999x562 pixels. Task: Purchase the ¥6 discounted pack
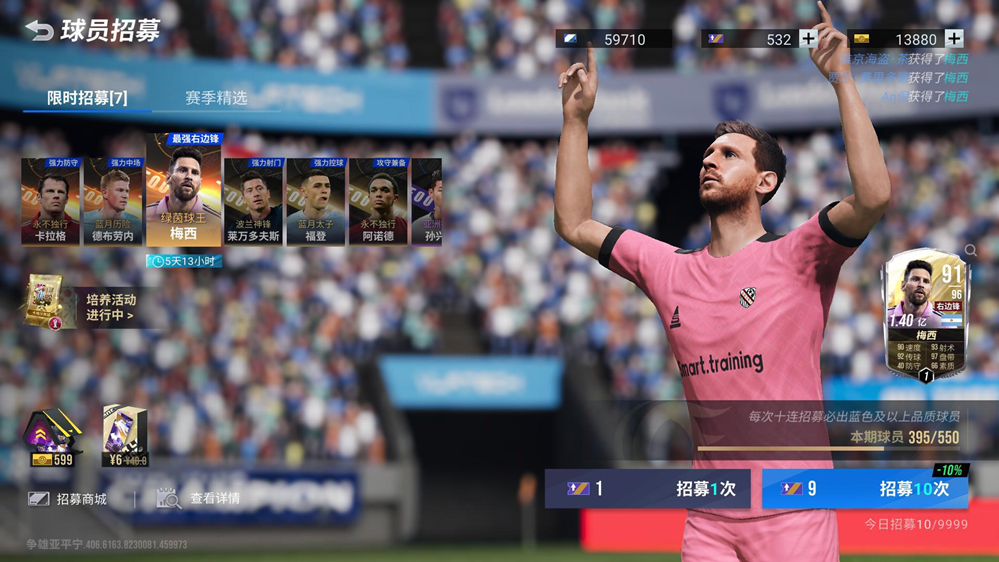(x=125, y=438)
